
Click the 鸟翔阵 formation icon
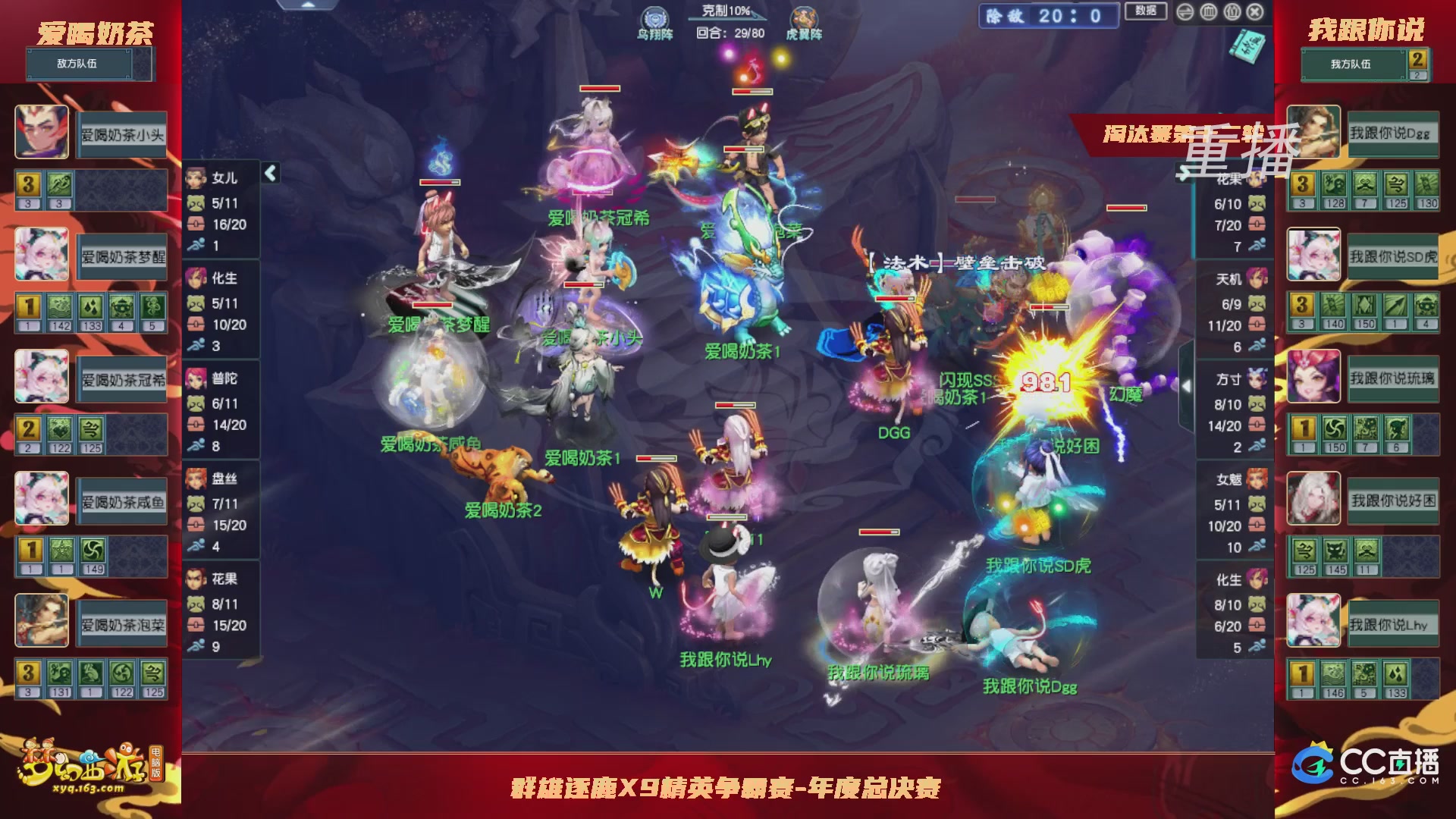pyautogui.click(x=655, y=17)
